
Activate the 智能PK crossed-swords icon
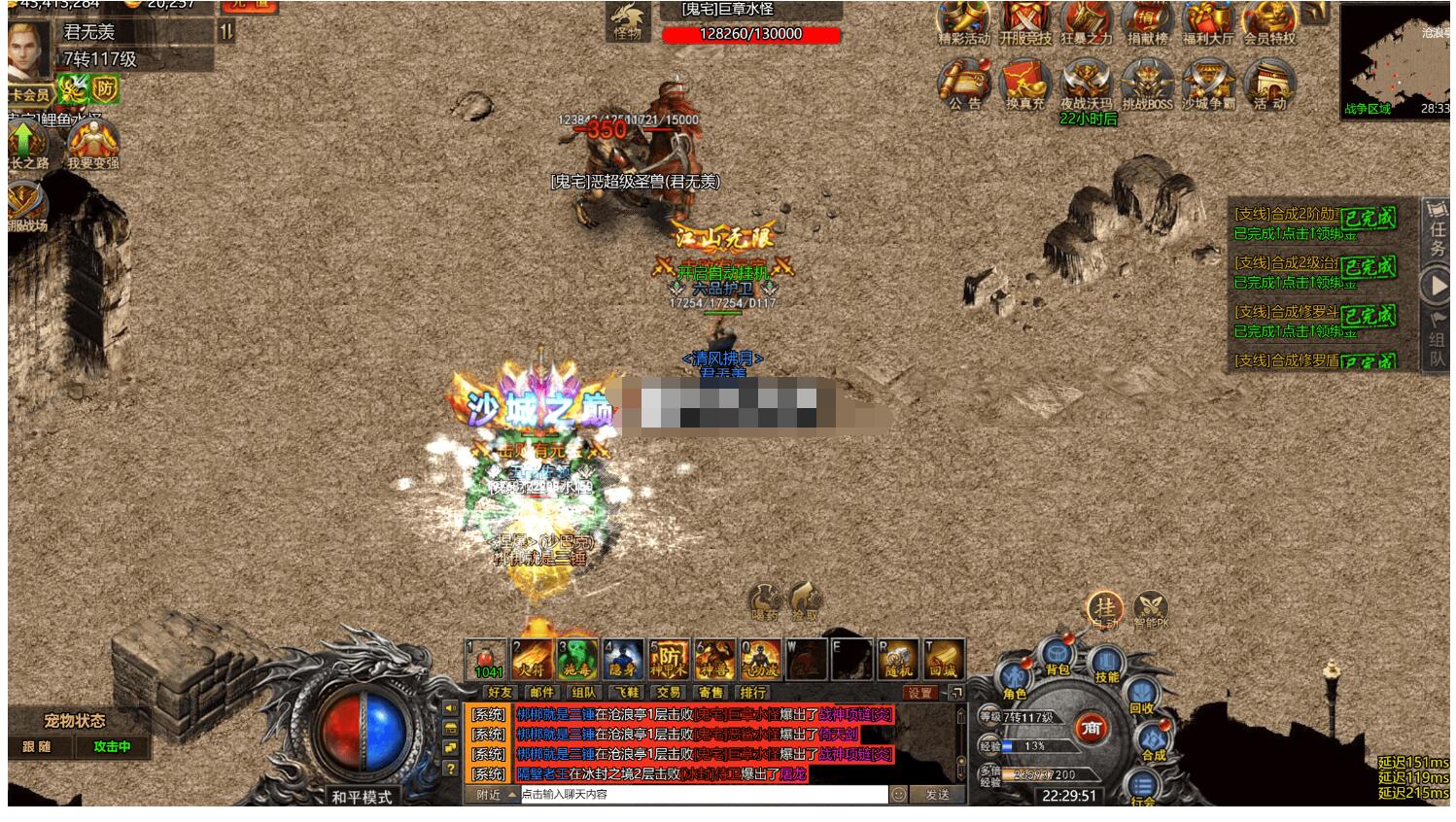point(1151,609)
